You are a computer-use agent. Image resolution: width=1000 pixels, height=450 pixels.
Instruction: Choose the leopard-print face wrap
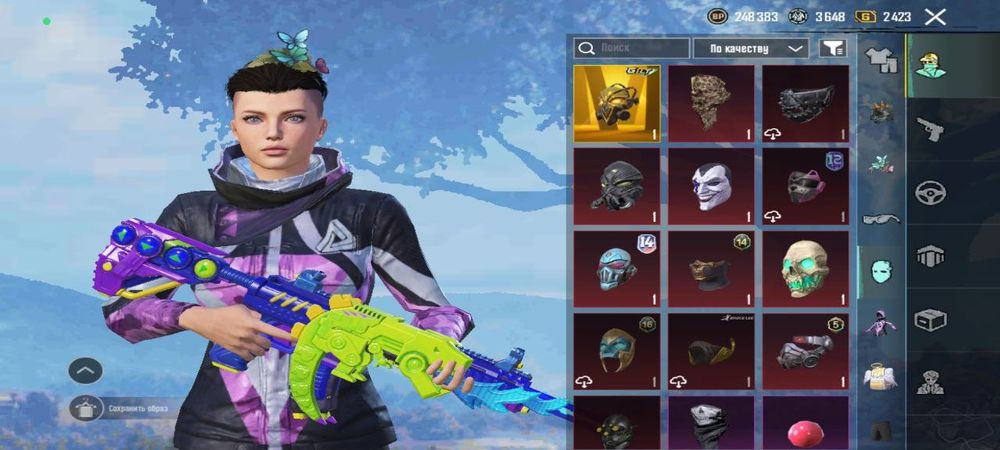(x=711, y=104)
